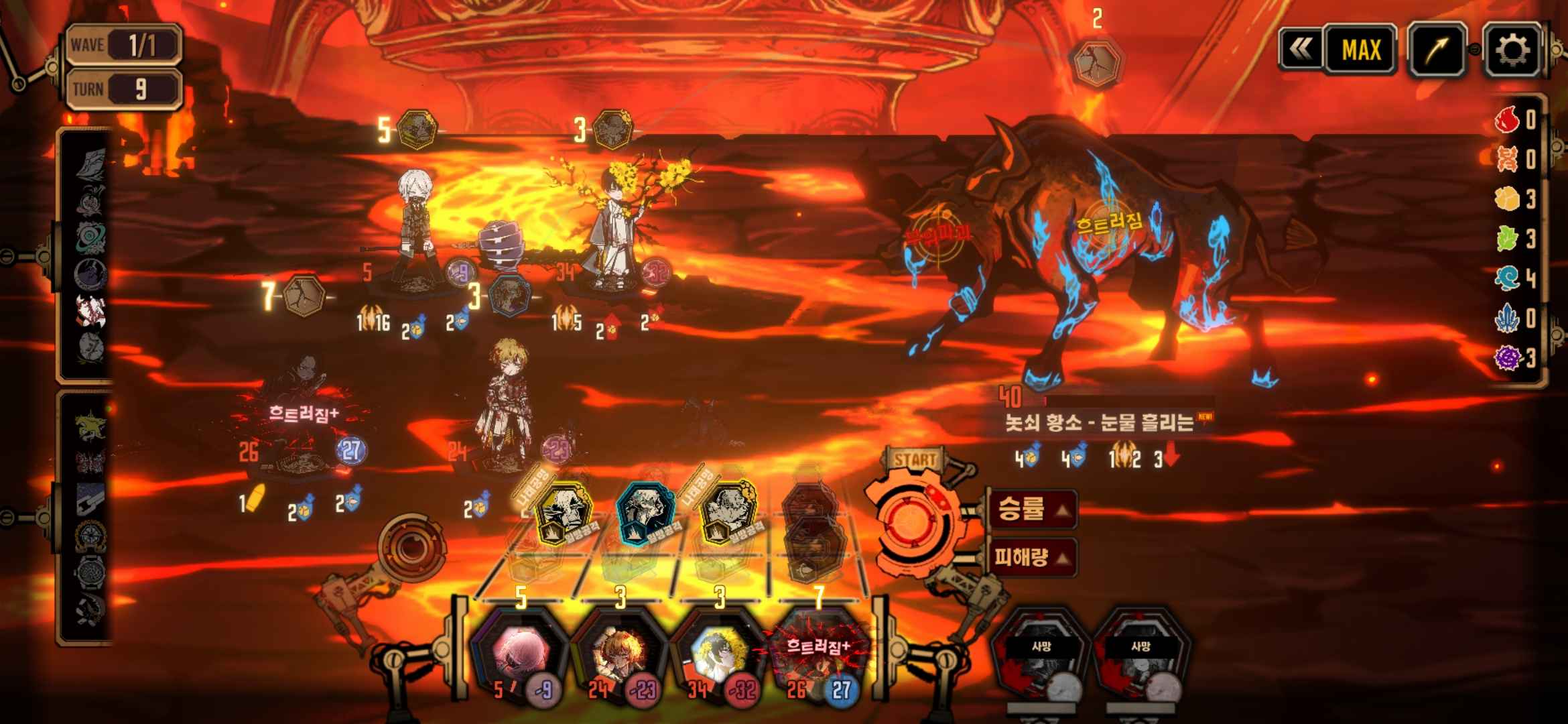This screenshot has height=724, width=1568.
Task: Click the round eye dial left of the dashboard
Action: 410,547
